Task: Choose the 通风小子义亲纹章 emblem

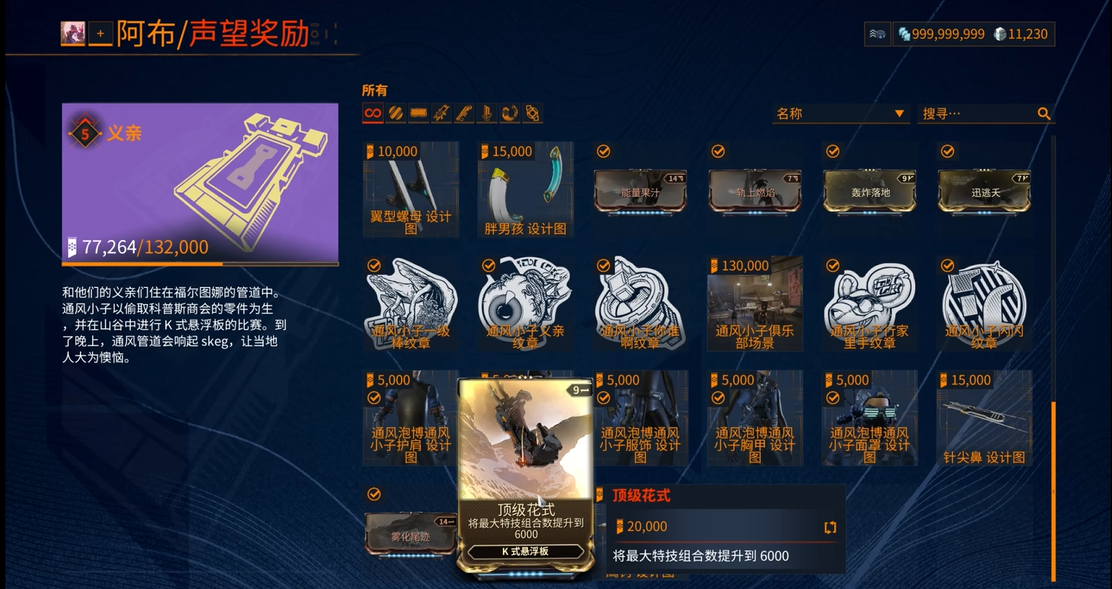Action: click(525, 304)
